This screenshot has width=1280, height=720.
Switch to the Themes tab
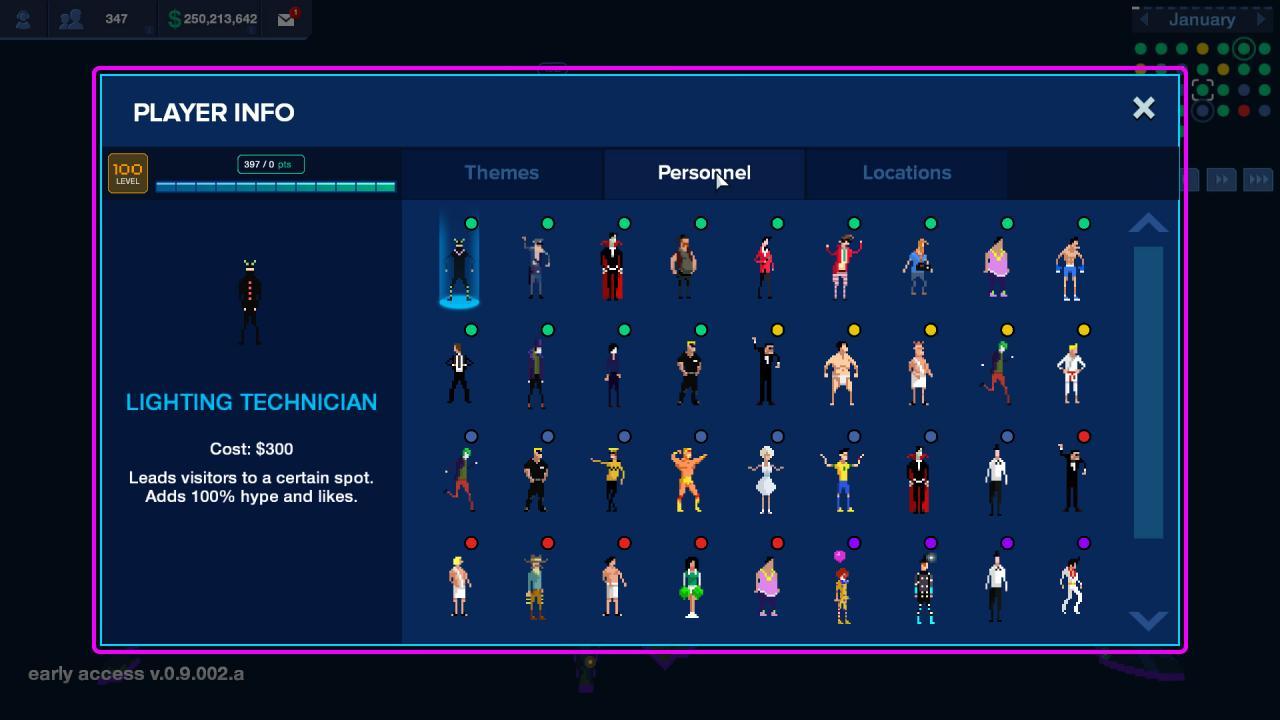[x=501, y=172]
